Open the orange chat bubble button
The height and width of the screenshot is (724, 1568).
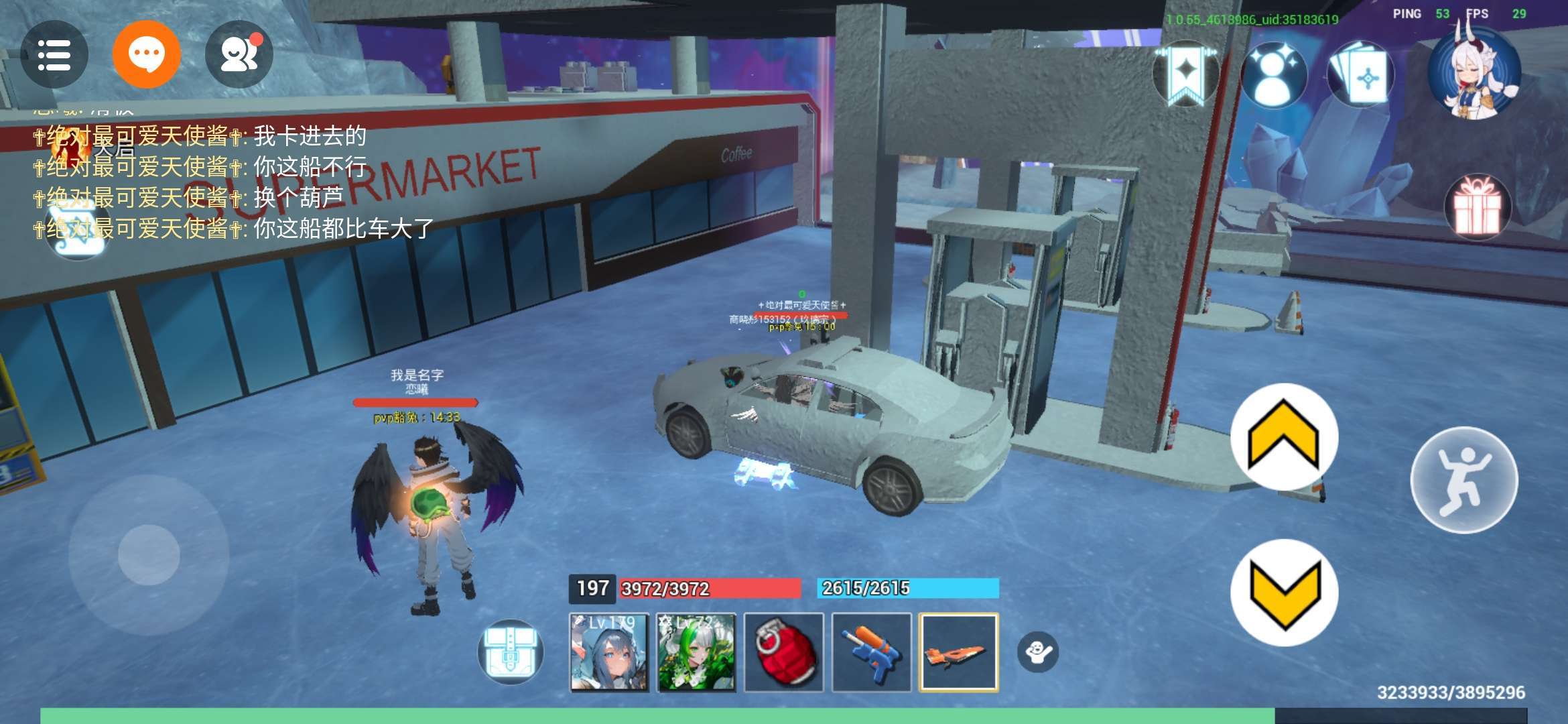click(x=146, y=54)
